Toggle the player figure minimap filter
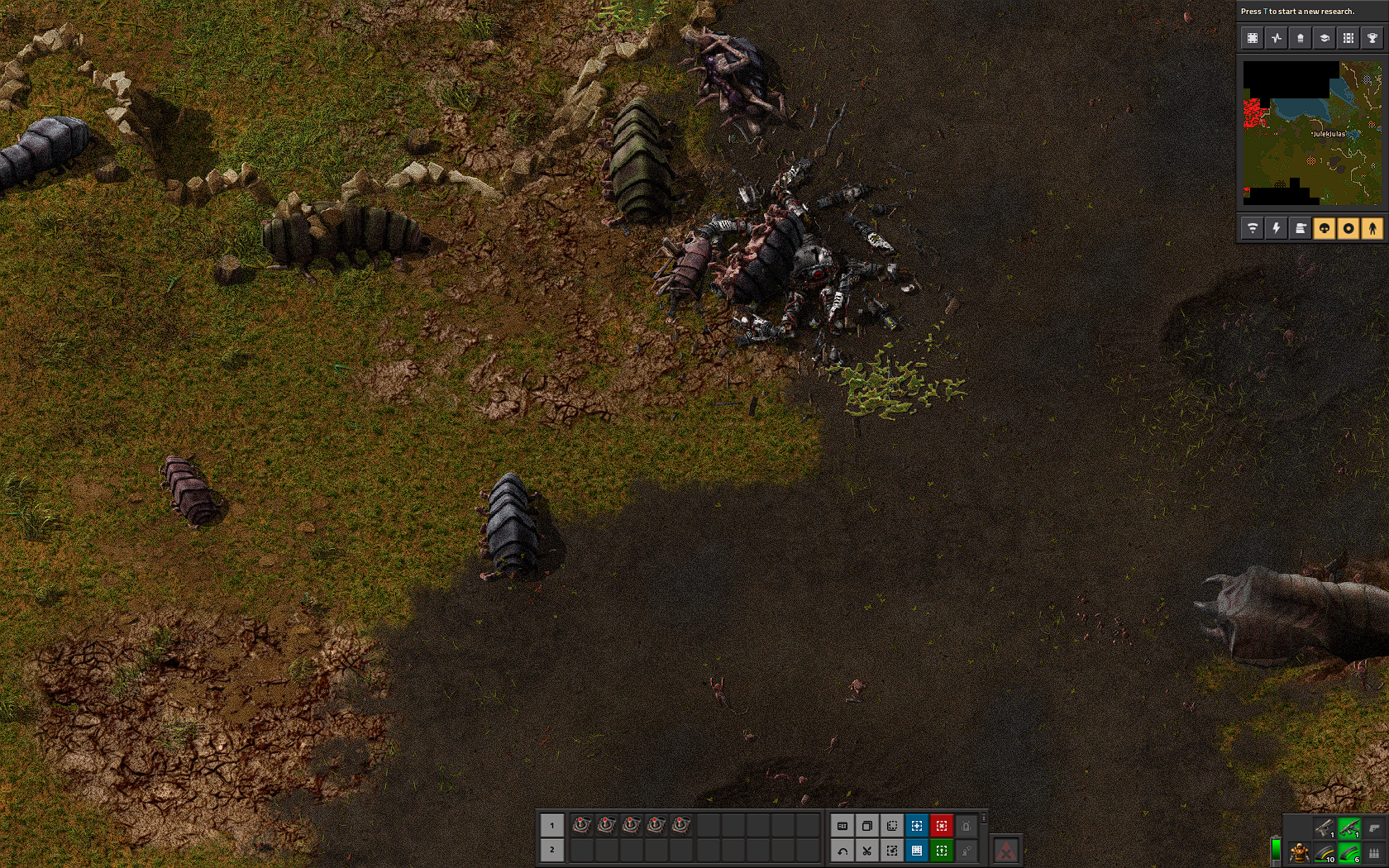 (x=1372, y=228)
